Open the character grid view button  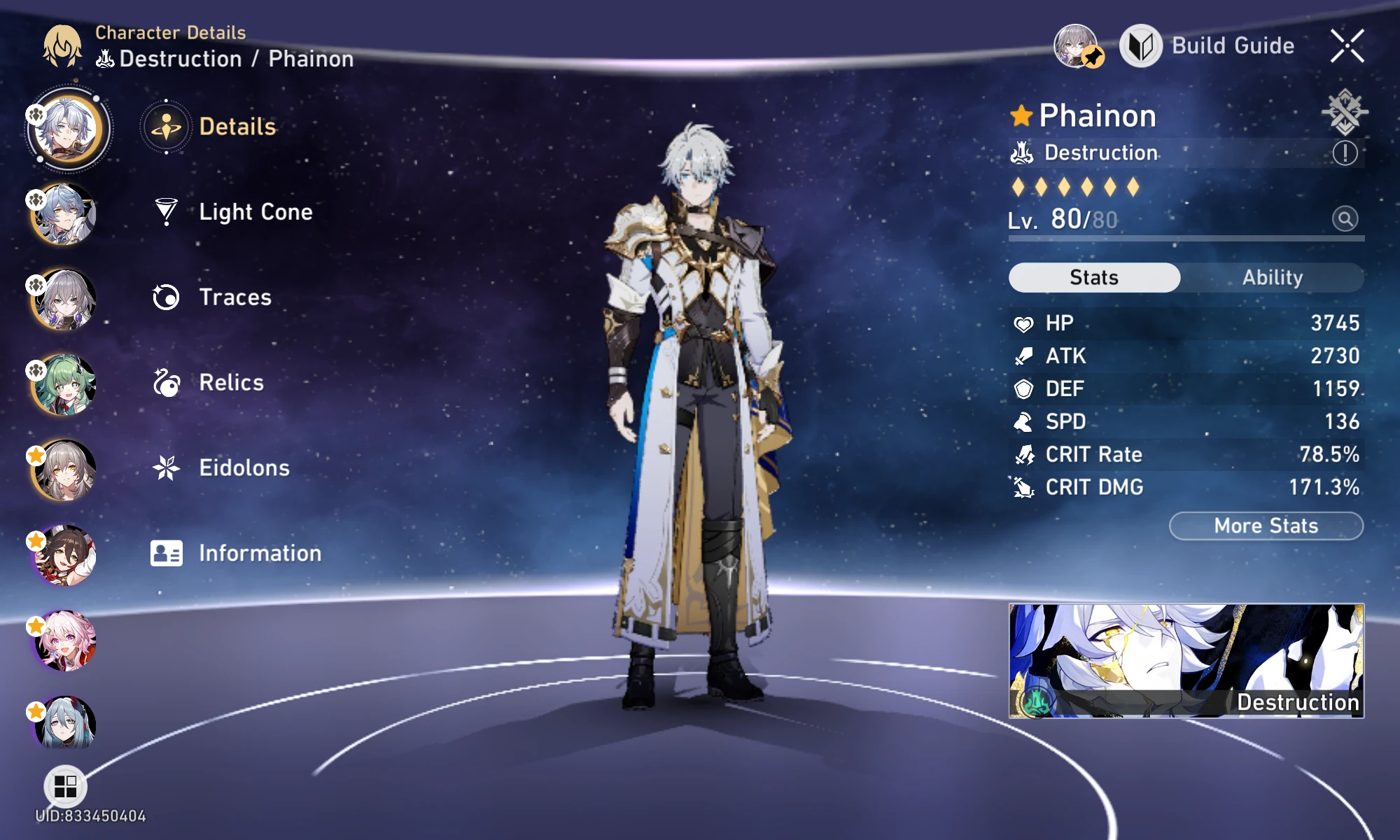[x=65, y=786]
